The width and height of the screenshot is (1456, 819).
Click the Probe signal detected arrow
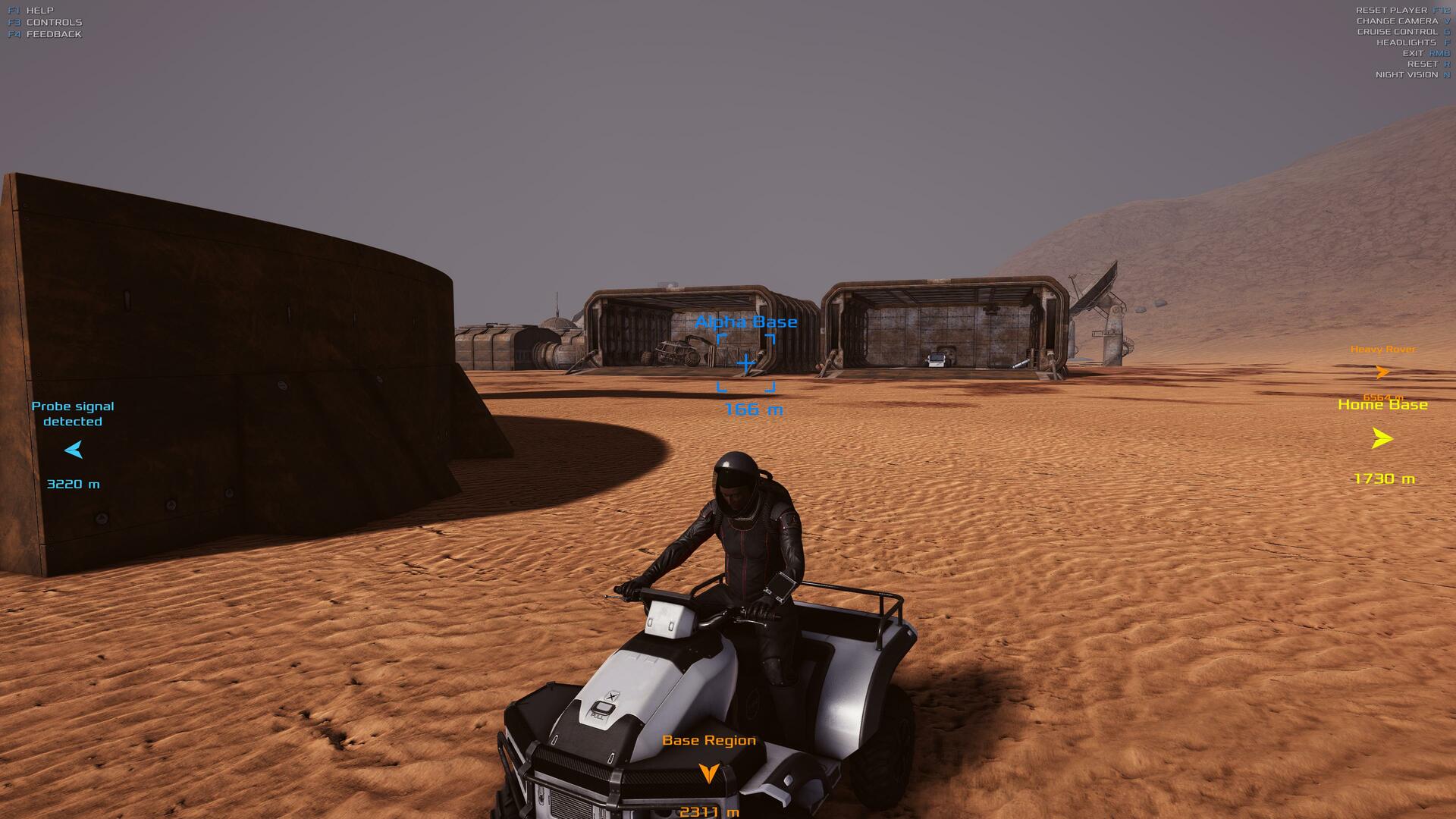[x=74, y=450]
